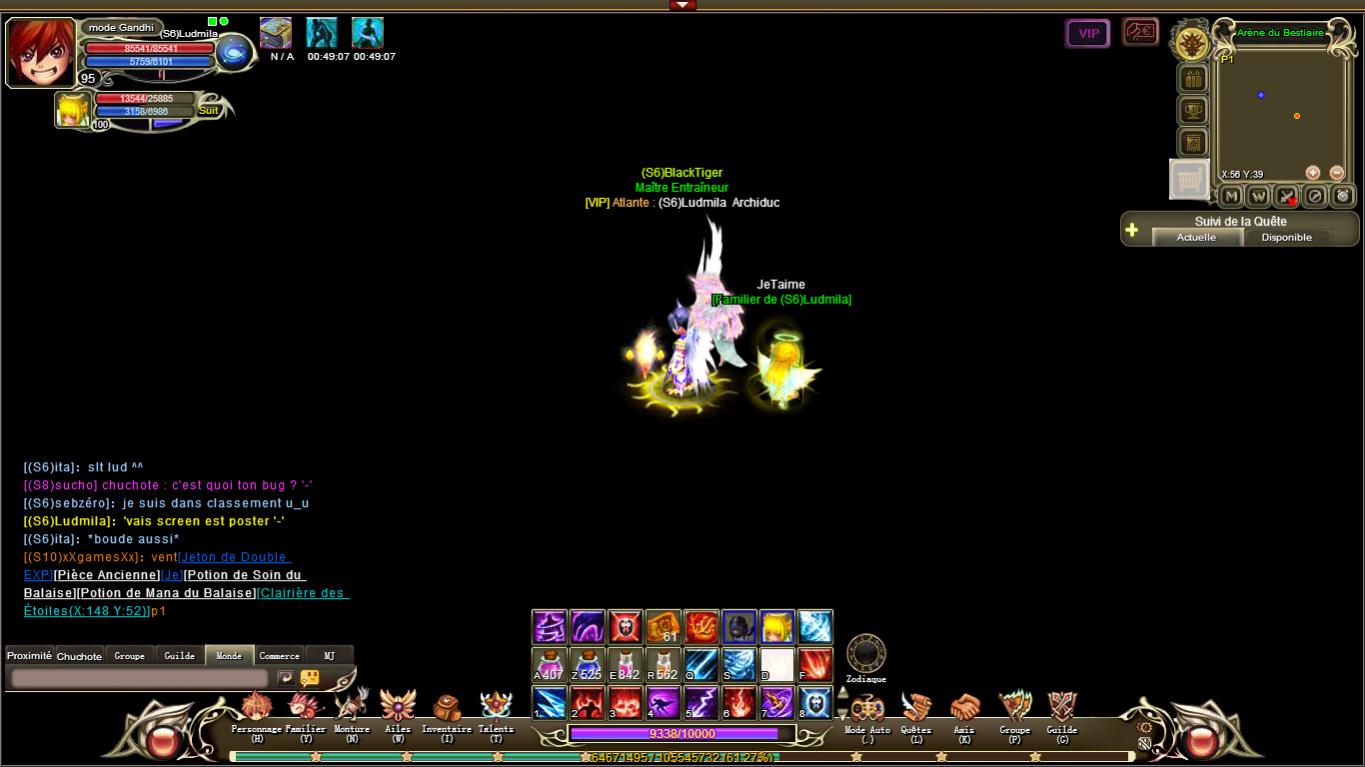This screenshot has height=767, width=1365.
Task: Open the Quêtes quest log
Action: point(915,708)
